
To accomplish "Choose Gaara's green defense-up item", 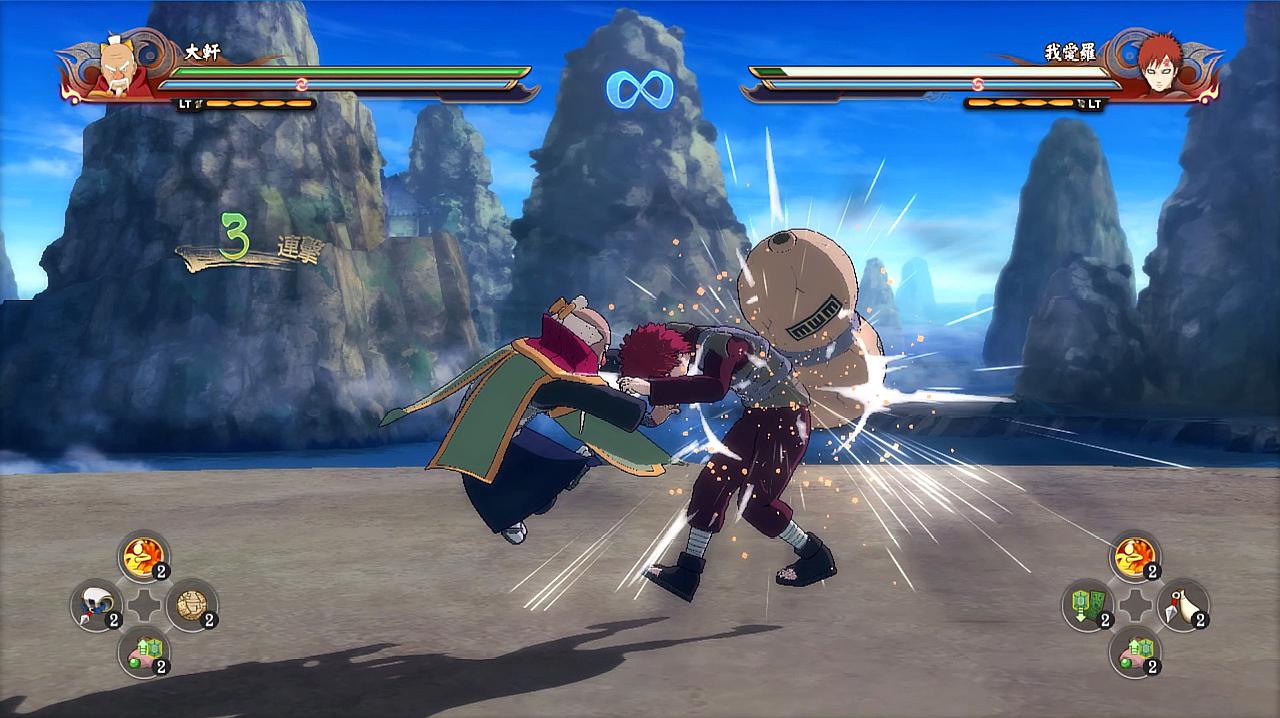I will point(1135,652).
